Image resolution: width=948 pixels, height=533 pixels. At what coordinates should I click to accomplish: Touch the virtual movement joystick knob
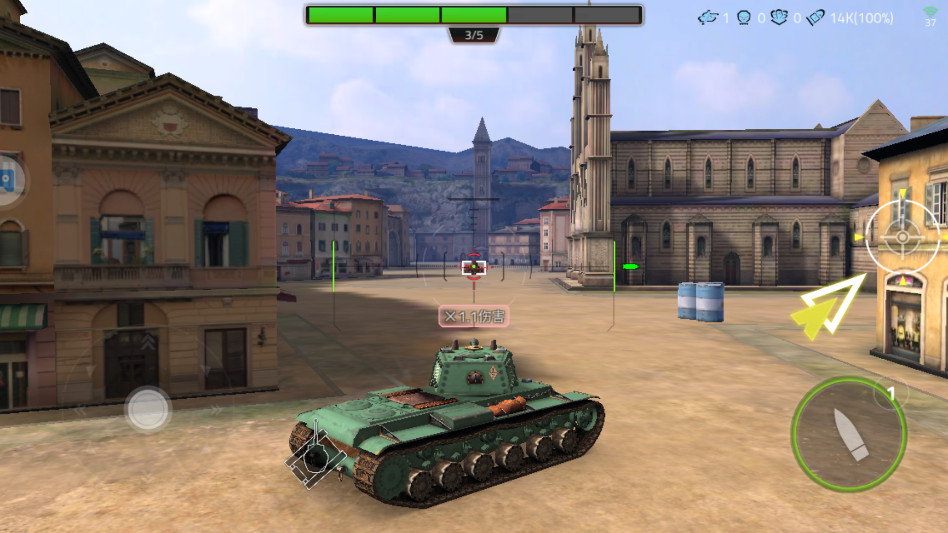(147, 408)
